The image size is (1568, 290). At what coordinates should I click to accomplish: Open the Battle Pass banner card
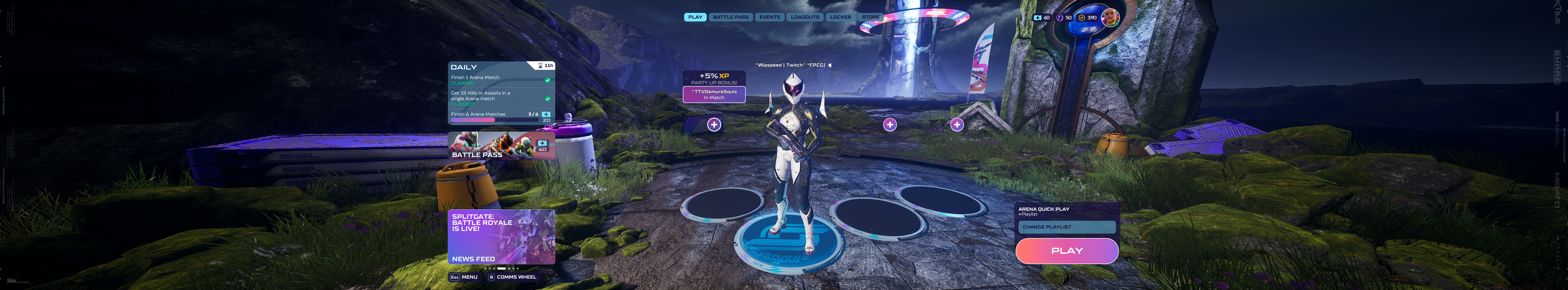(502, 146)
